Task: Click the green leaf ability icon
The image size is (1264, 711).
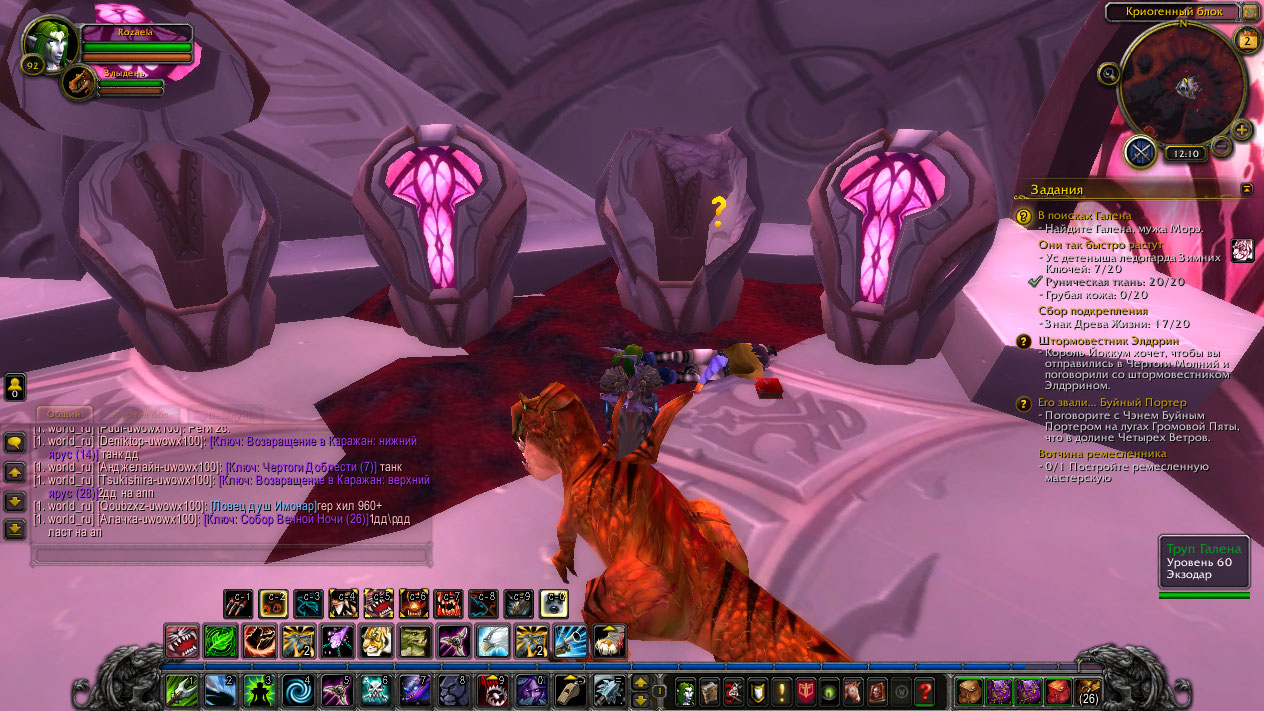Action: (220, 641)
